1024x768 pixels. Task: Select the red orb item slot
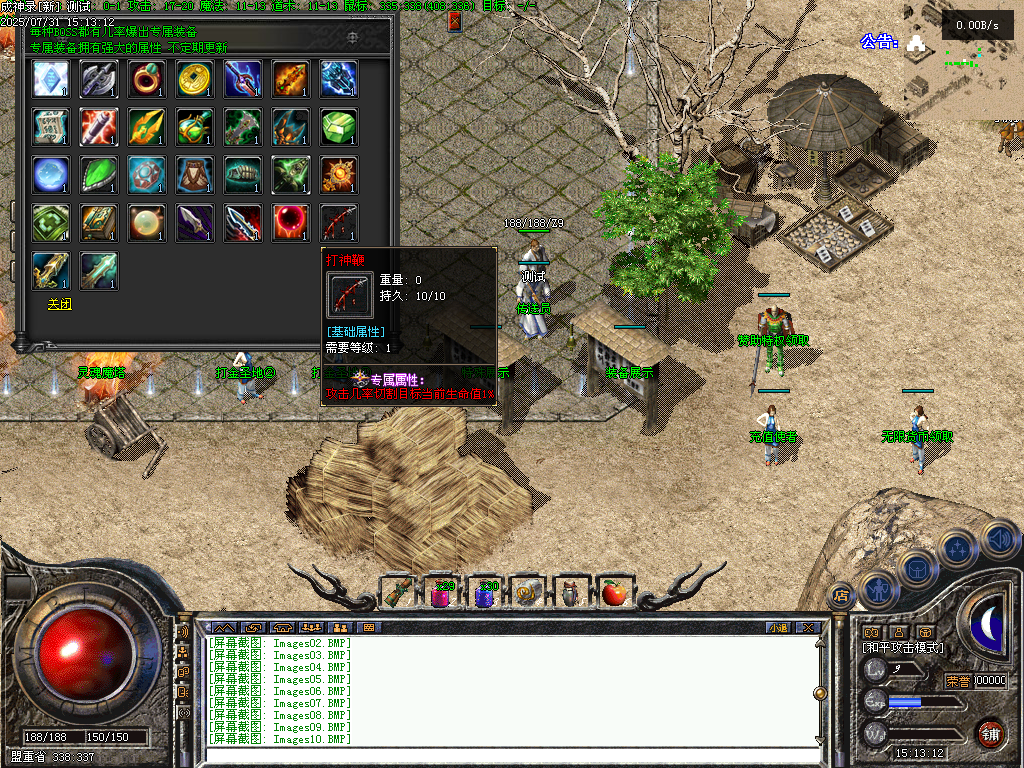pos(291,223)
